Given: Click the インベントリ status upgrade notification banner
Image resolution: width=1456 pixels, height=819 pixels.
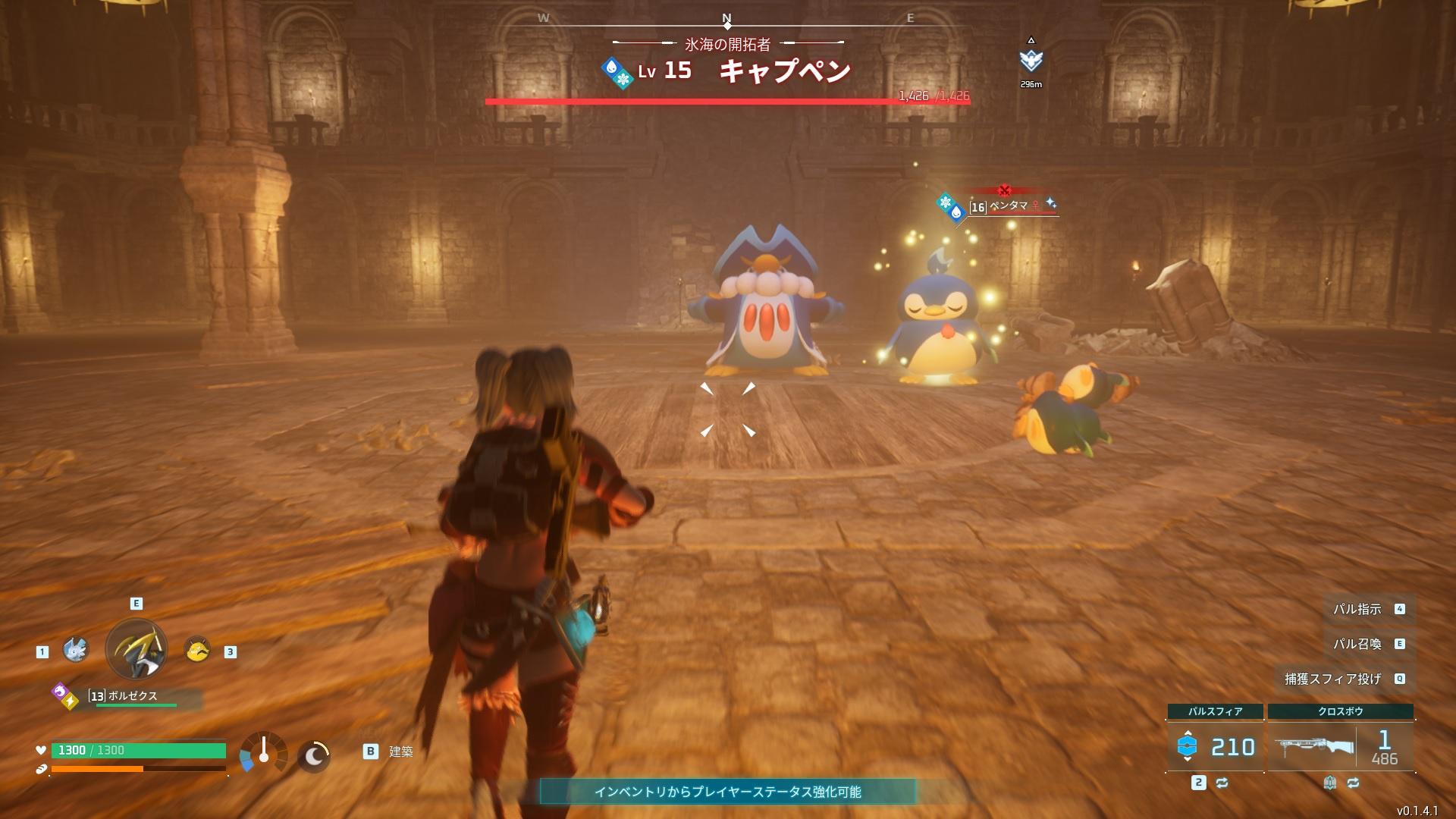Looking at the screenshot, I should (x=727, y=792).
